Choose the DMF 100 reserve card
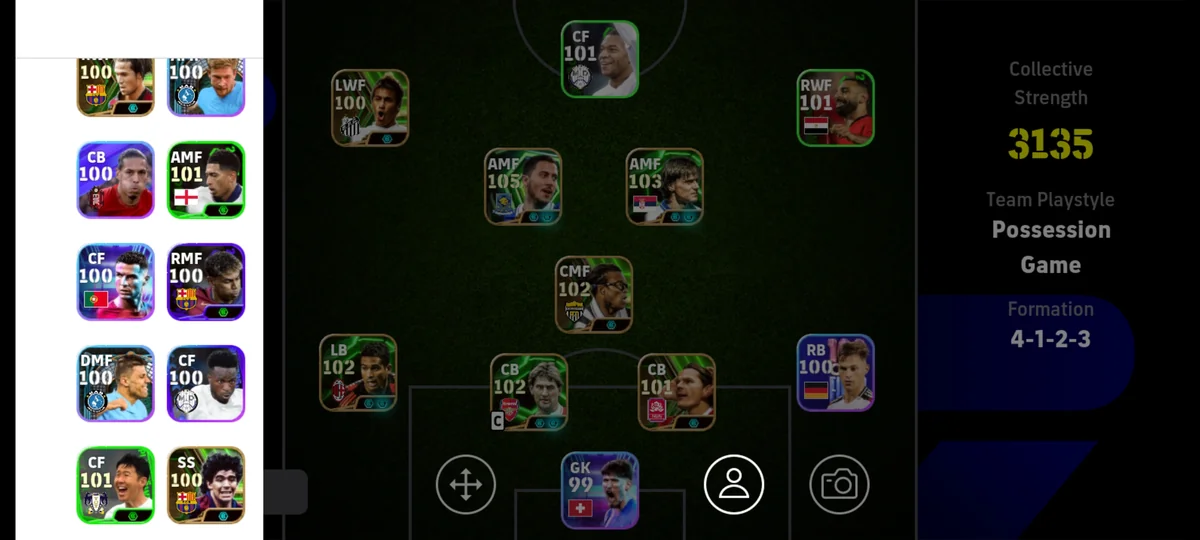1200x540 pixels. point(116,384)
